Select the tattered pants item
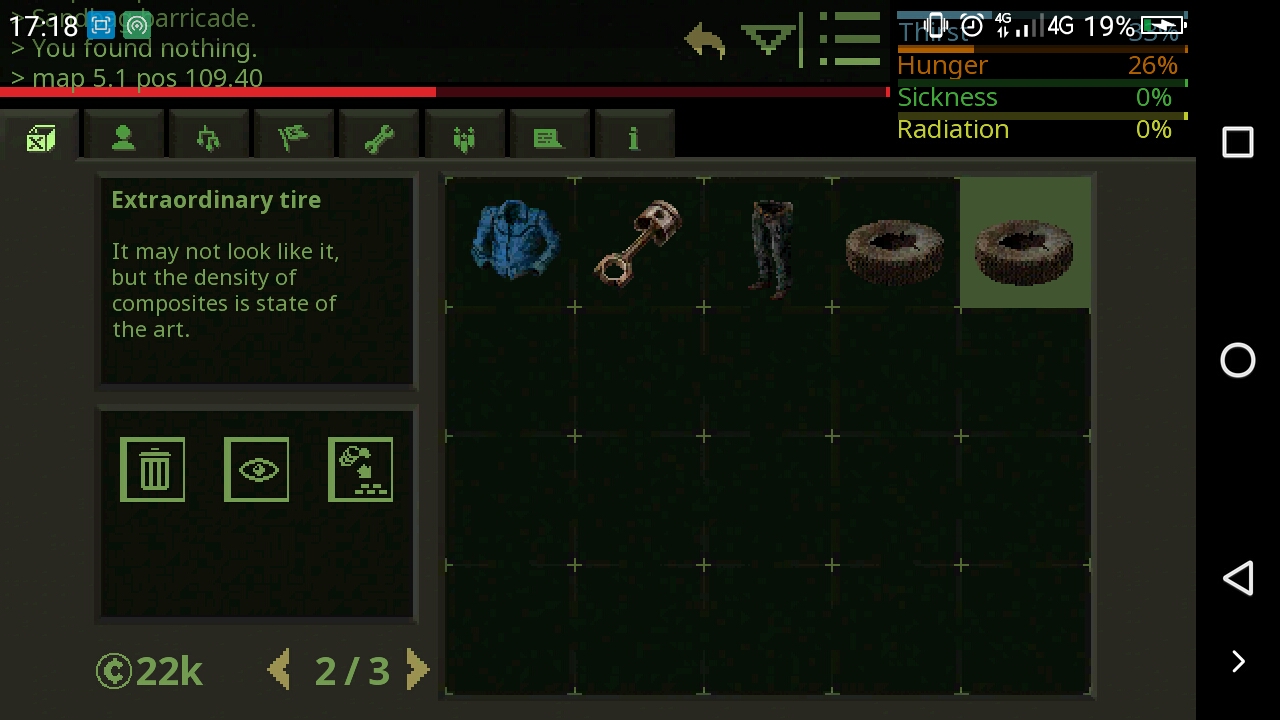This screenshot has width=1280, height=720. coord(768,241)
